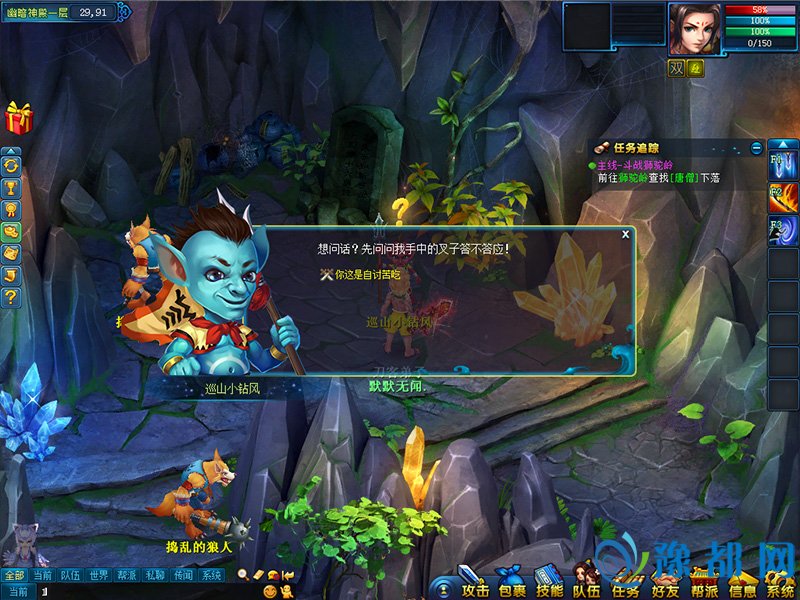Activate the F2 flame skill slot
The width and height of the screenshot is (800, 600).
click(782, 196)
